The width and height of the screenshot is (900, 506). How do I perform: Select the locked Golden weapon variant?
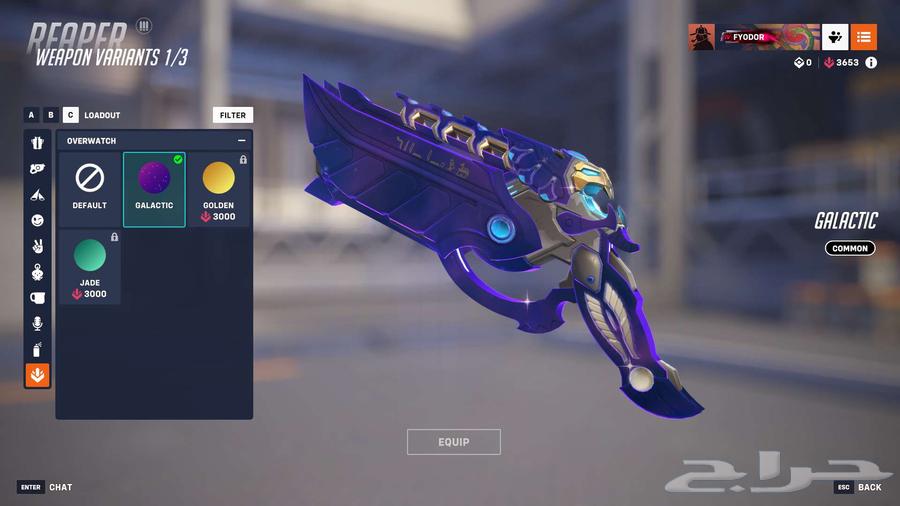click(x=218, y=188)
